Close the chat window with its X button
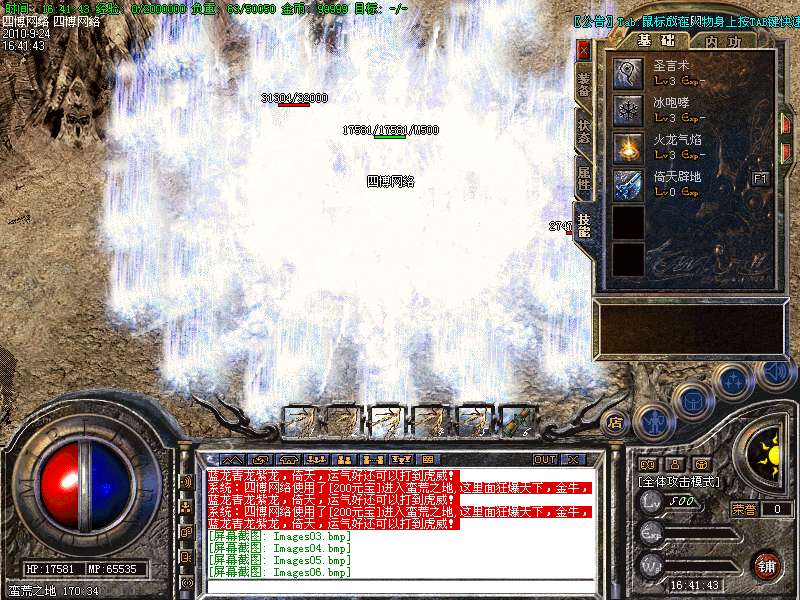 coord(573,460)
